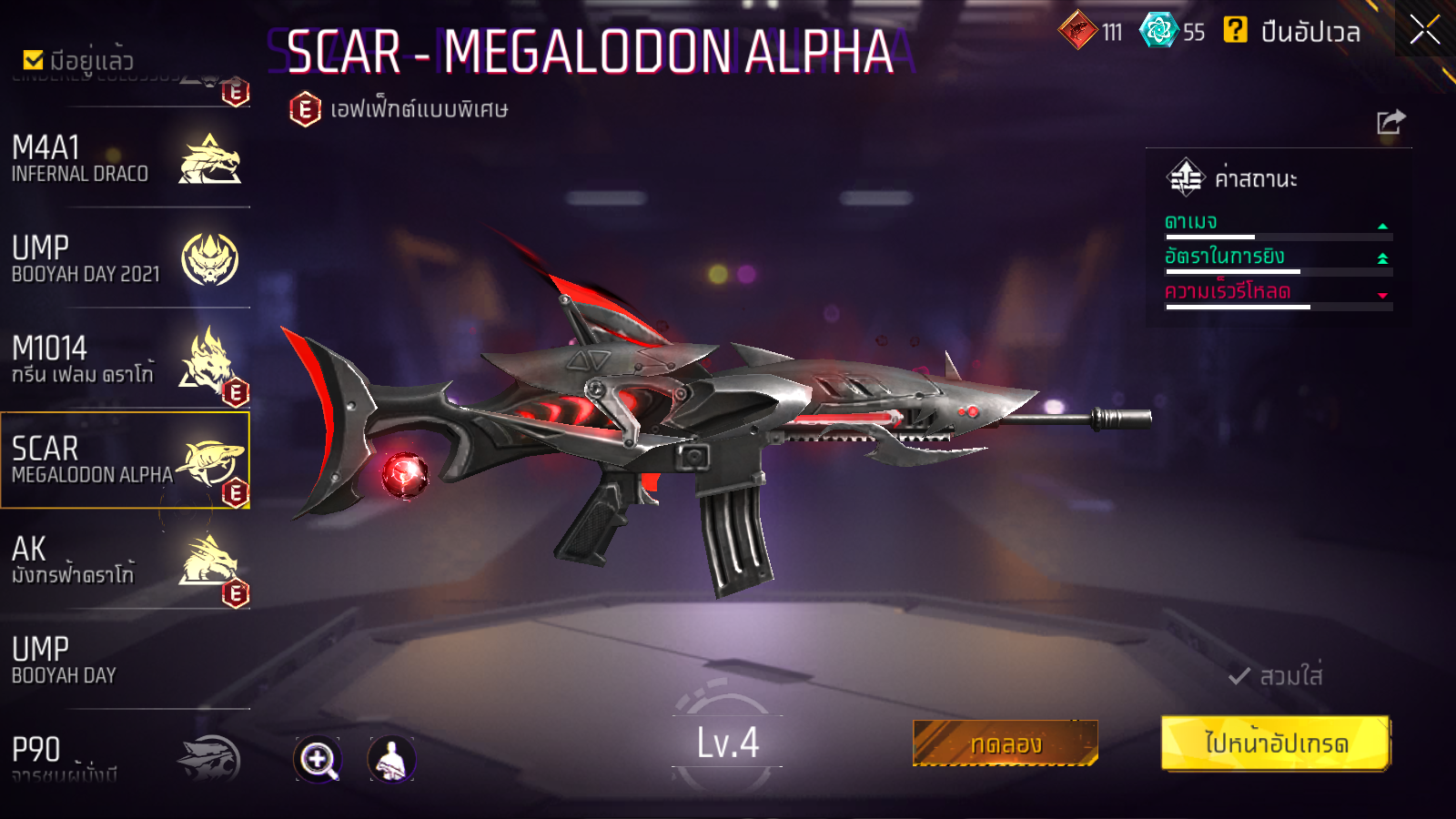
Task: Go to upgrade page with ไปหน้าอัปเกรด
Action: tap(1275, 743)
